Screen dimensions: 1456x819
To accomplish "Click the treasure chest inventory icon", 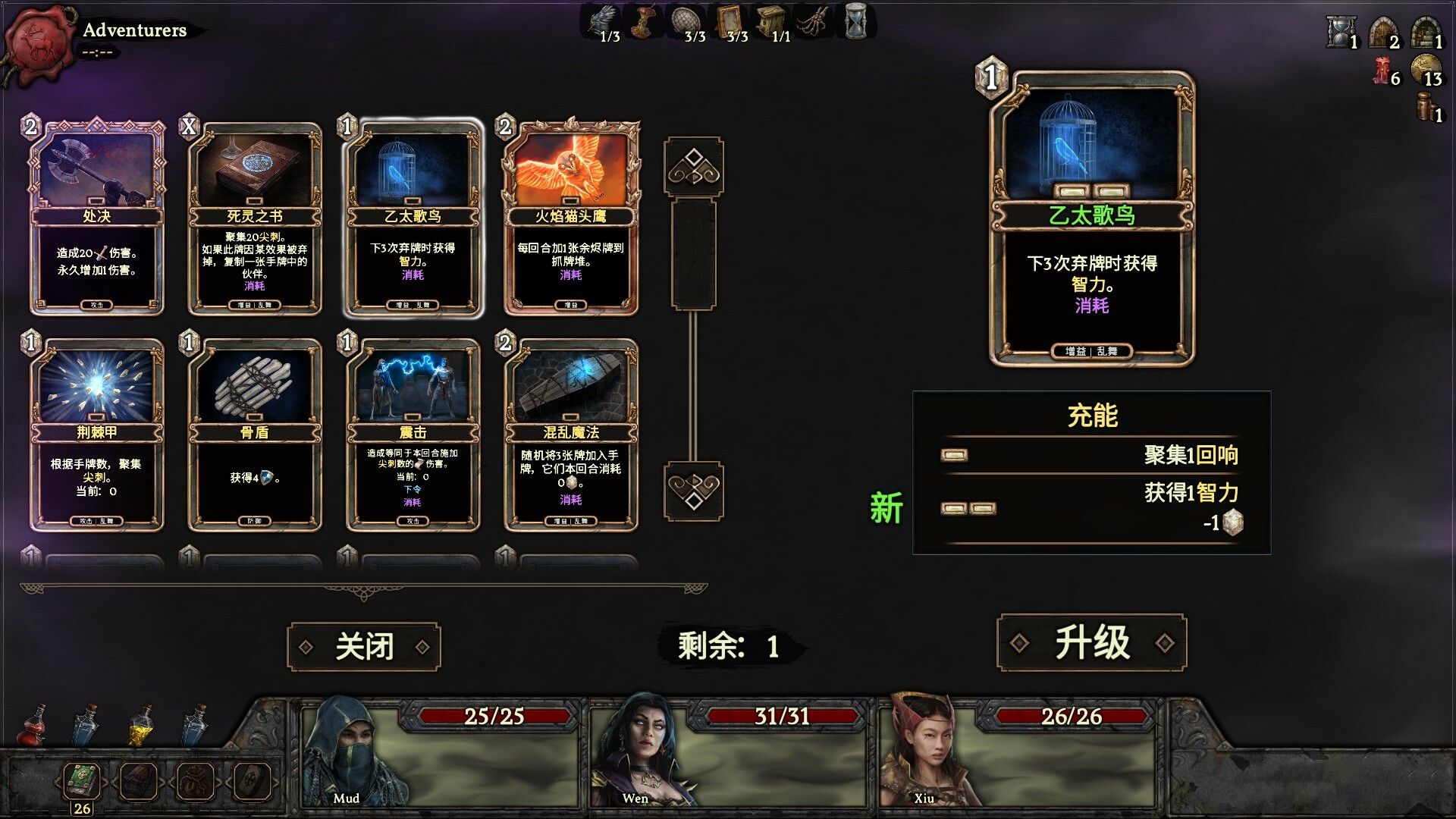I will pos(139,779).
